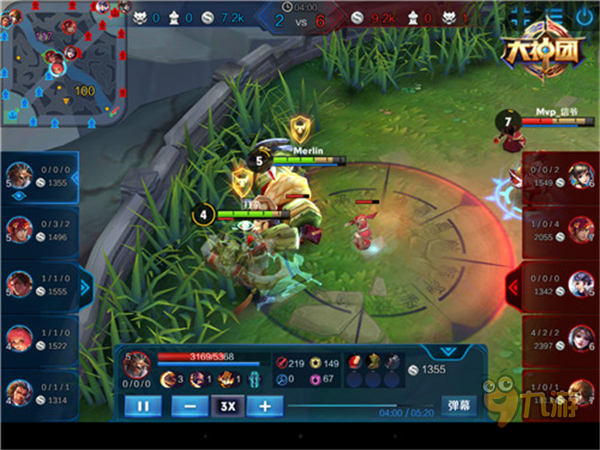Select blue team player with 1496 gold
This screenshot has height=450, width=600.
click(40, 229)
